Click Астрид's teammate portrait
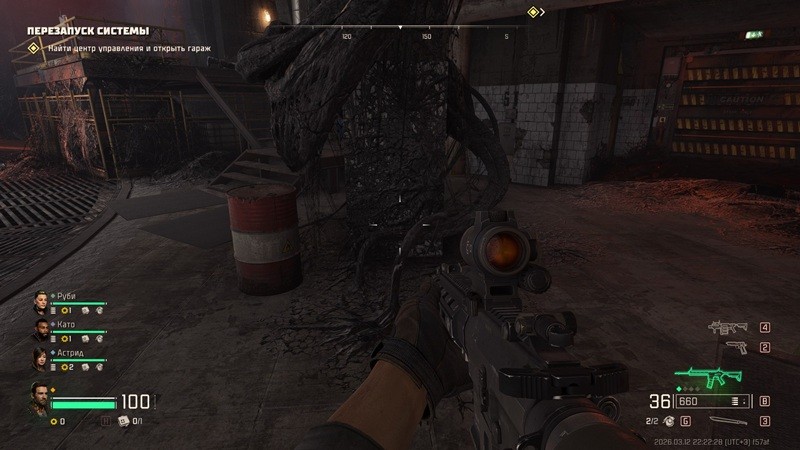The image size is (800, 450). 40,359
